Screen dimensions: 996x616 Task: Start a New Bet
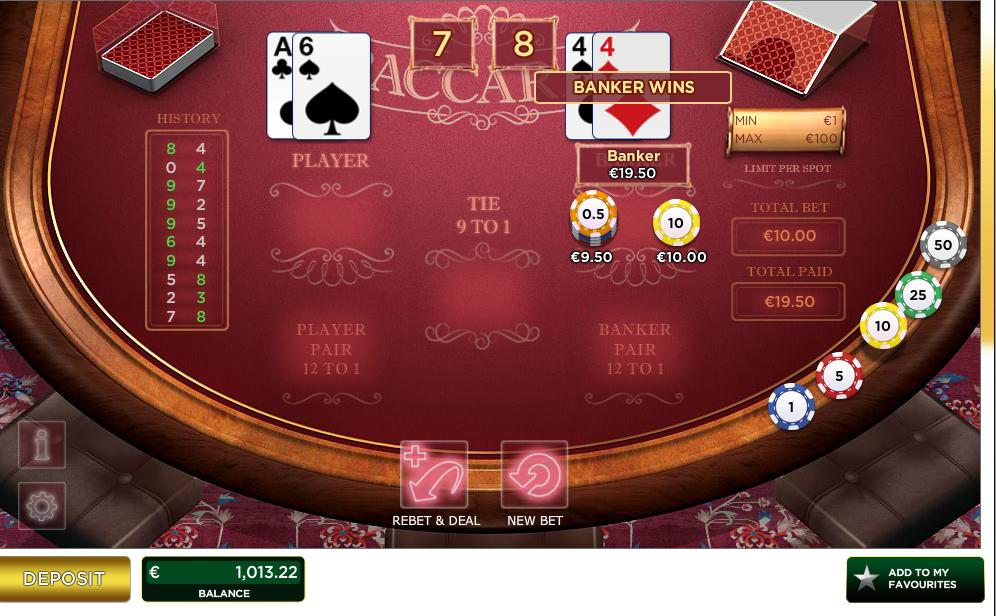coord(534,476)
